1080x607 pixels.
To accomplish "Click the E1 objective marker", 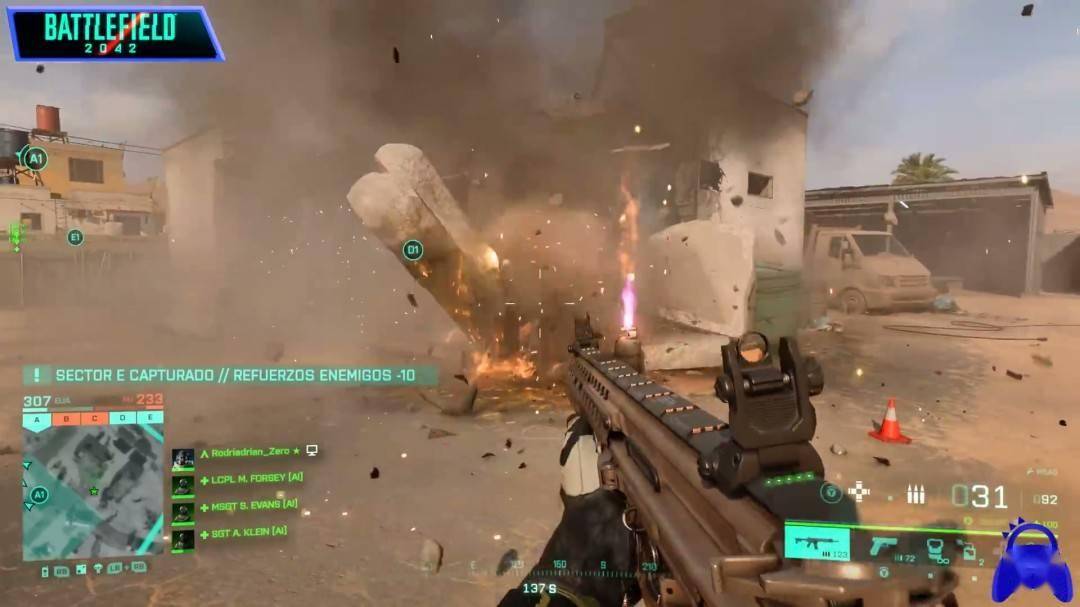I will 74,237.
